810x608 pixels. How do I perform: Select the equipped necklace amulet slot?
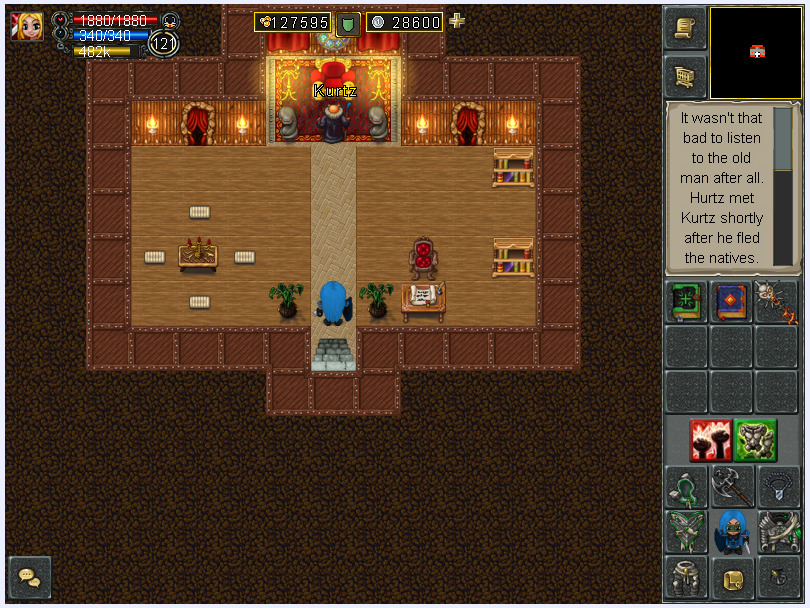(777, 487)
